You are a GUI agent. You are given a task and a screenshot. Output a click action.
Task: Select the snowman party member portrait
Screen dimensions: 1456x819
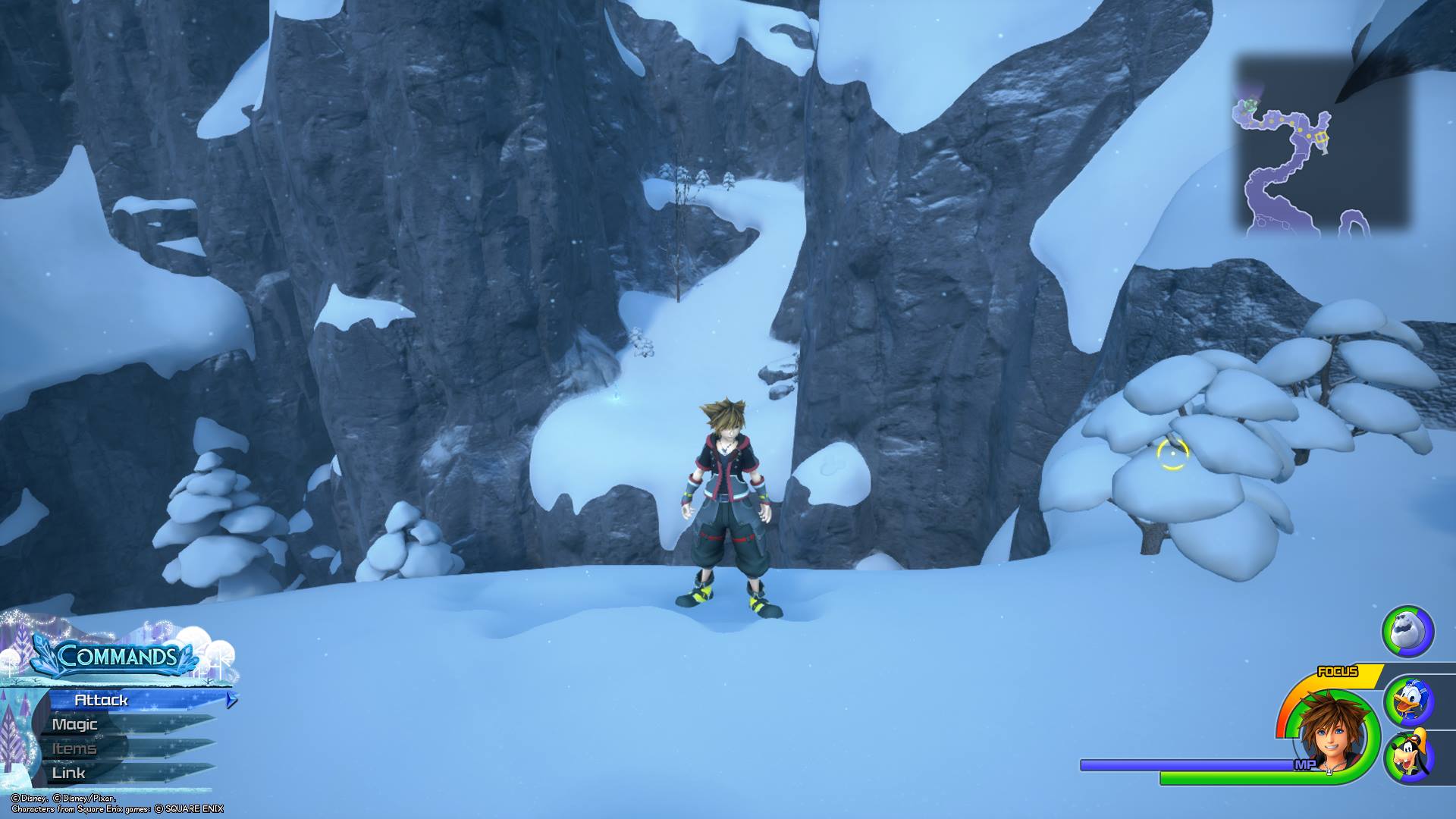(x=1407, y=630)
